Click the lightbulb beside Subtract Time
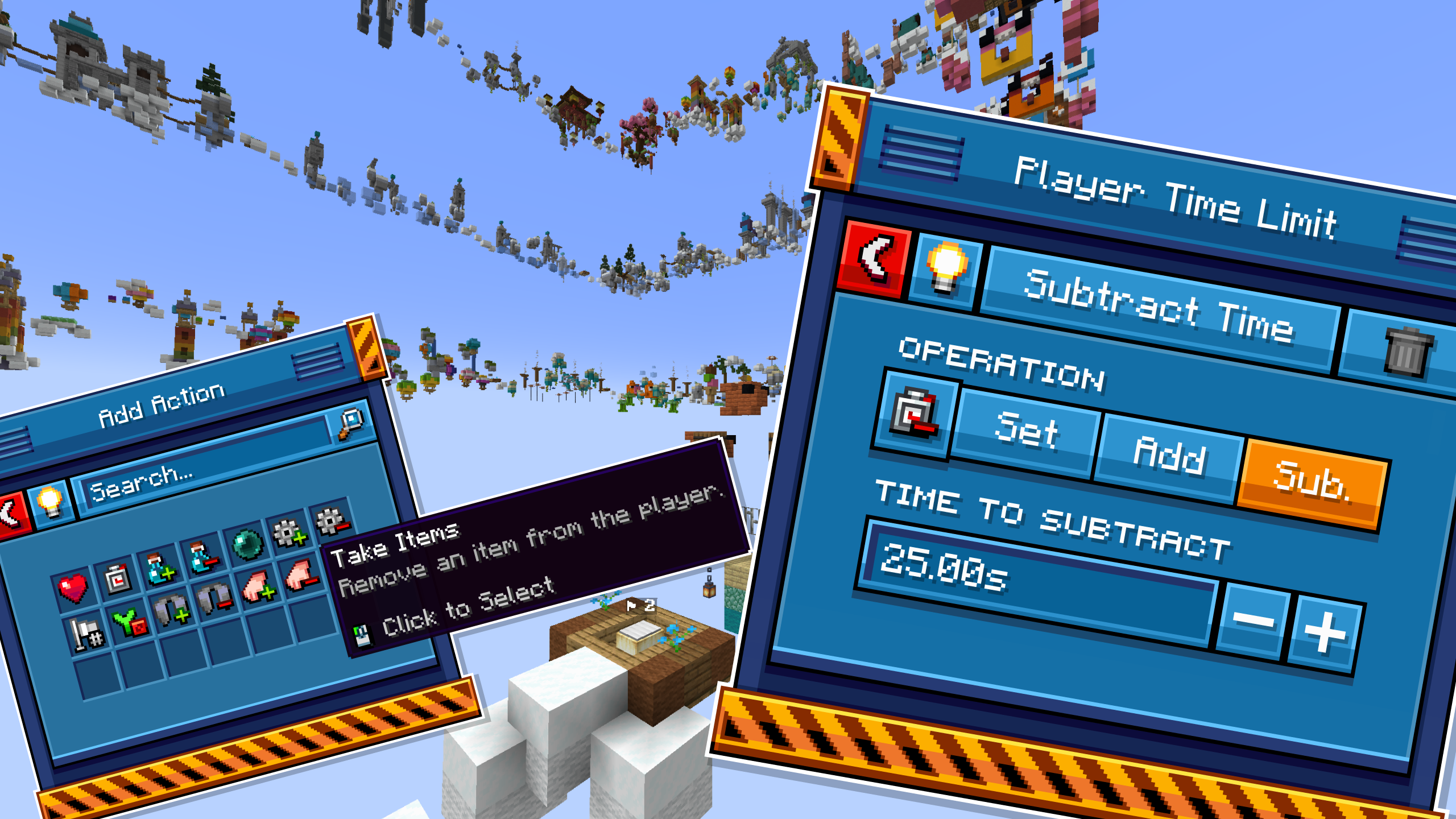1456x819 pixels. point(945,268)
